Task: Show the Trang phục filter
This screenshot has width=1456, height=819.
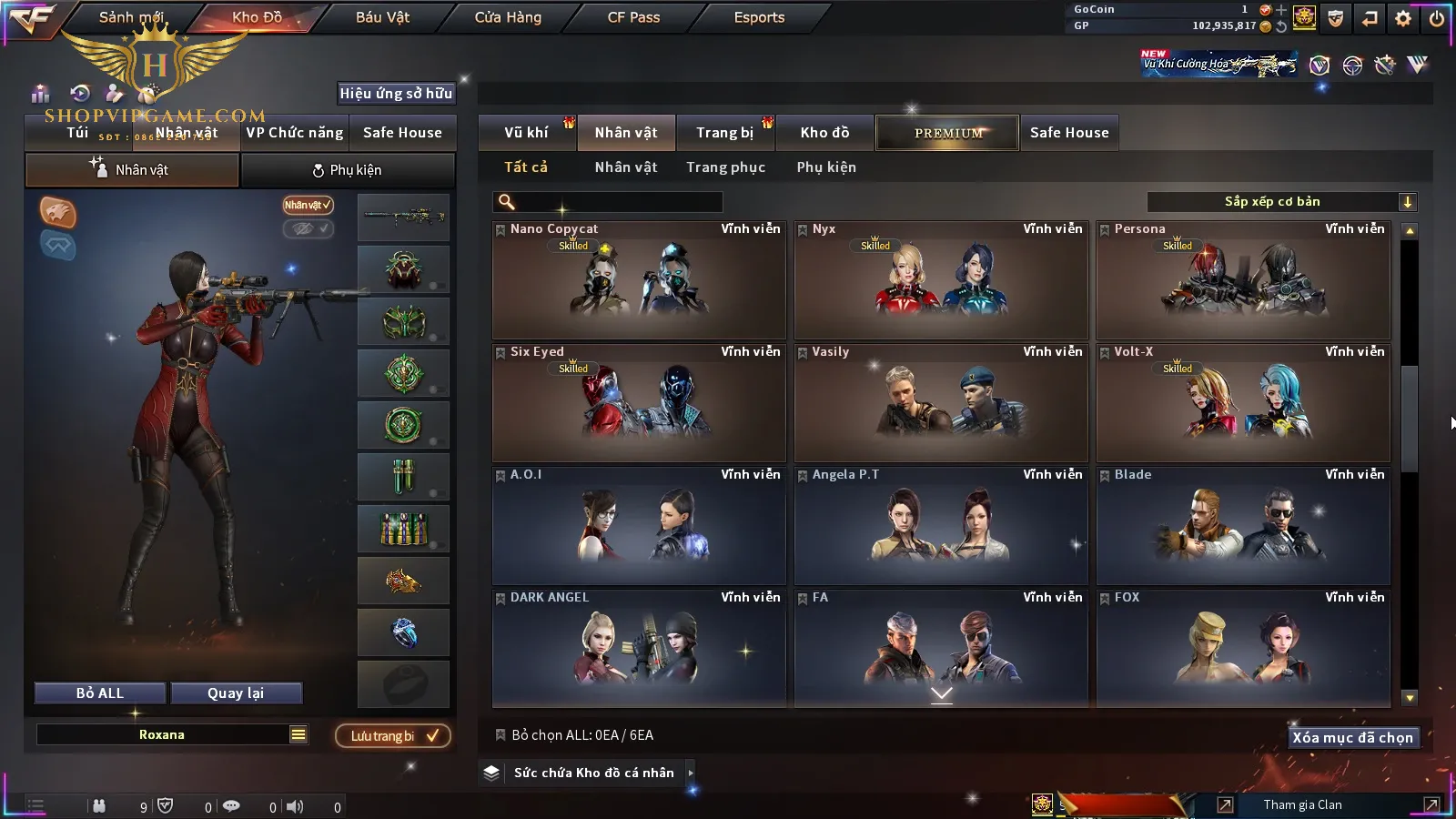Action: coord(725,167)
